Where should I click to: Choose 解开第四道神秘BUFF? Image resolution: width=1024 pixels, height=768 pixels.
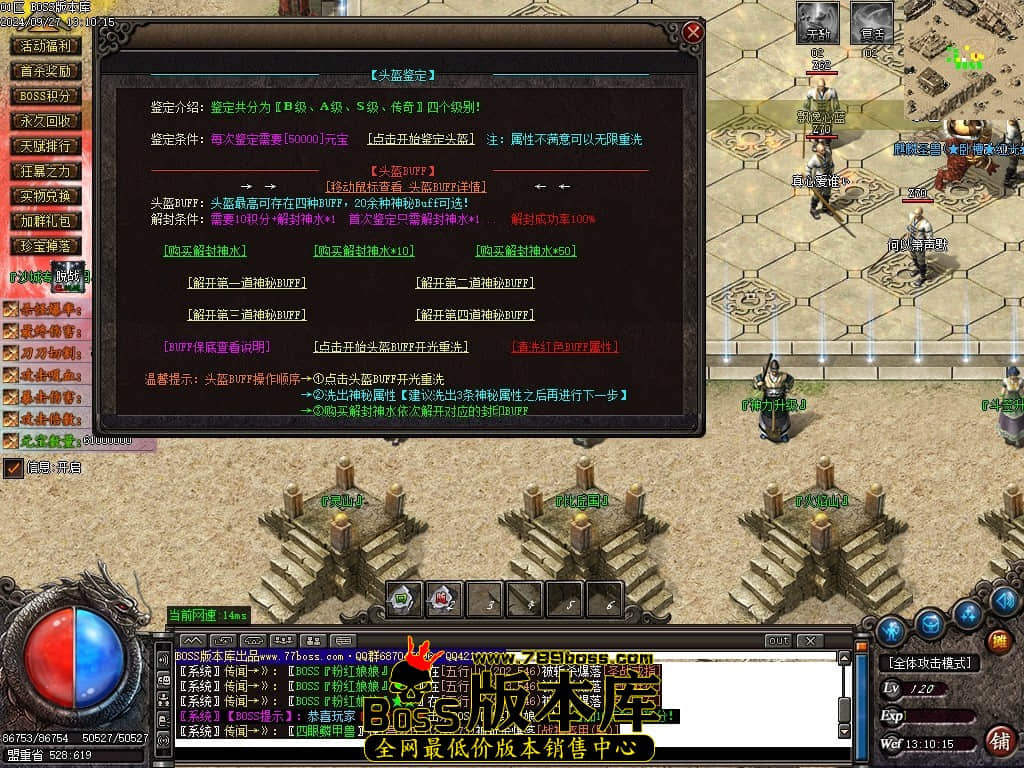point(474,315)
